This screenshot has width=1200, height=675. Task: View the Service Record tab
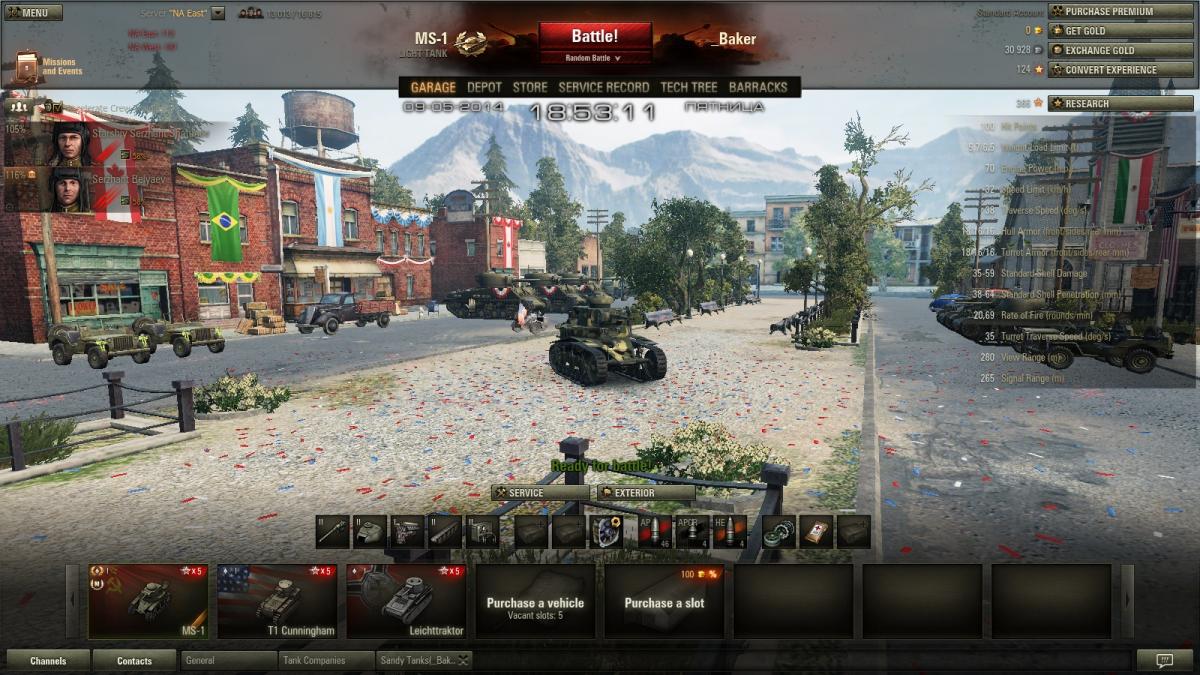603,87
